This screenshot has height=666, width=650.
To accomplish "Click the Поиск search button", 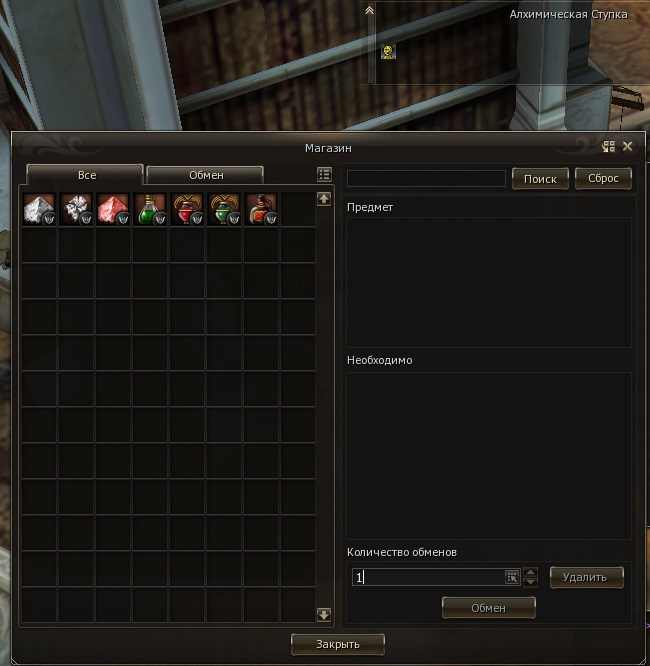I will (540, 178).
